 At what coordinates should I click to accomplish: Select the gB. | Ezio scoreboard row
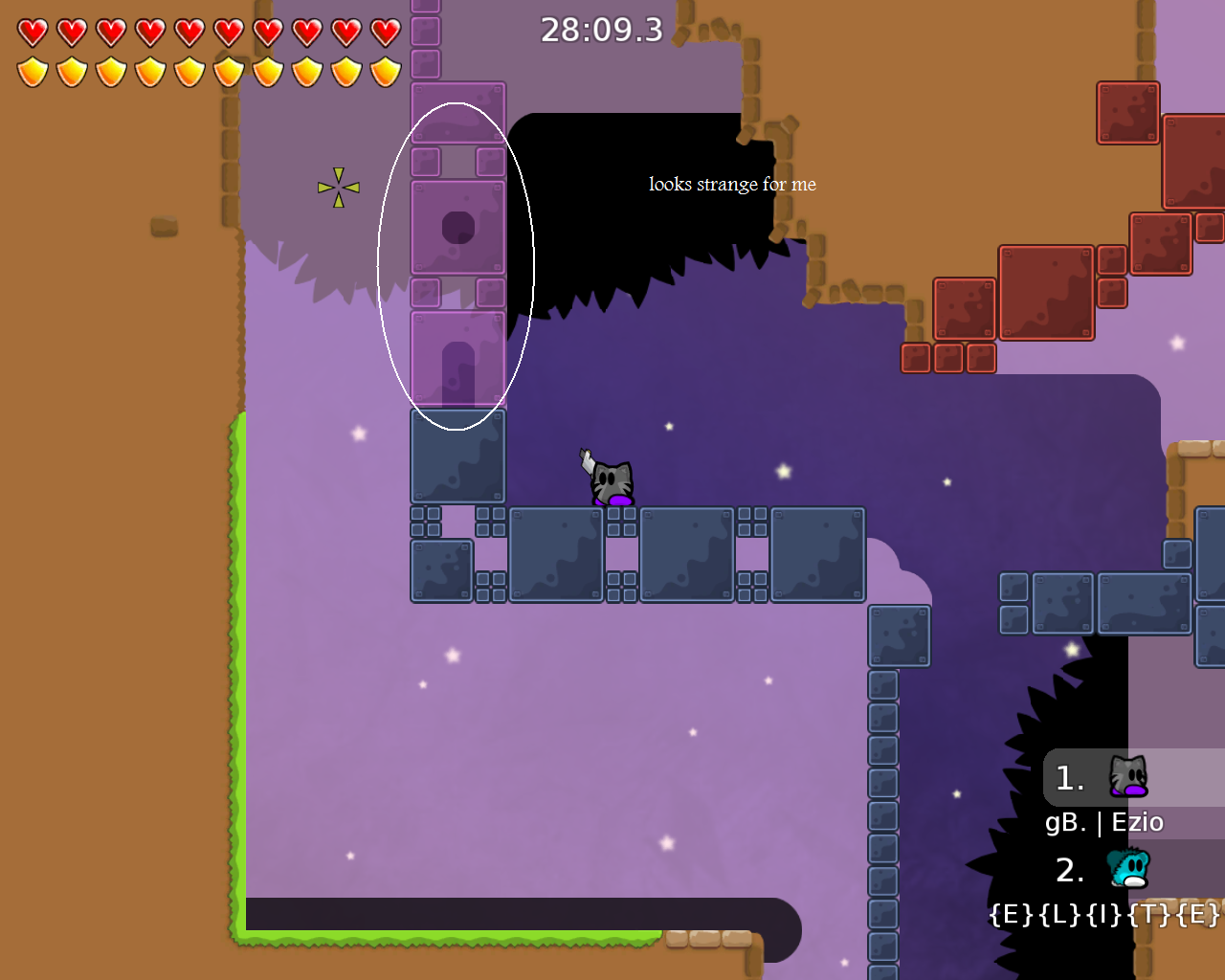click(x=1103, y=822)
